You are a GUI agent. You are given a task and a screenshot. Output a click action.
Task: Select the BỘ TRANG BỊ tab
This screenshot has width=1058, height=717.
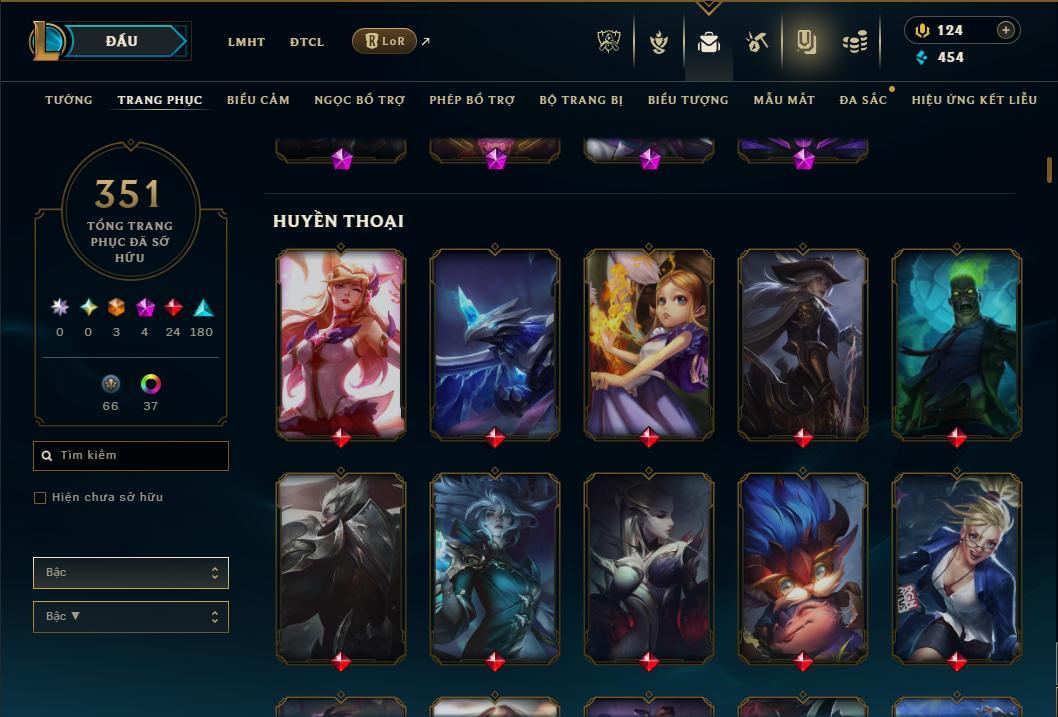click(581, 100)
